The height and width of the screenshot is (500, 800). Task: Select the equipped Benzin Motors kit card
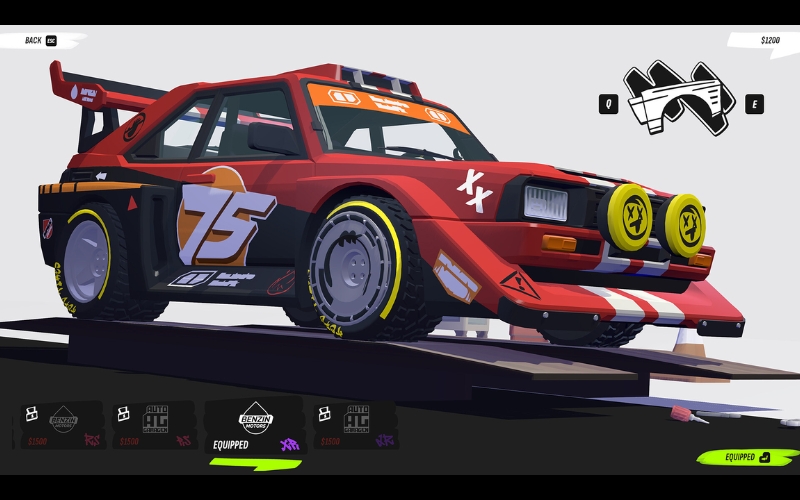254,427
